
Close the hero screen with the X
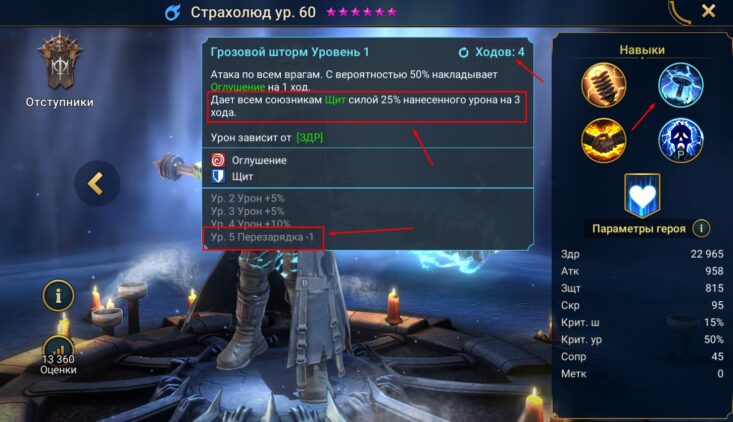pyautogui.click(x=708, y=12)
